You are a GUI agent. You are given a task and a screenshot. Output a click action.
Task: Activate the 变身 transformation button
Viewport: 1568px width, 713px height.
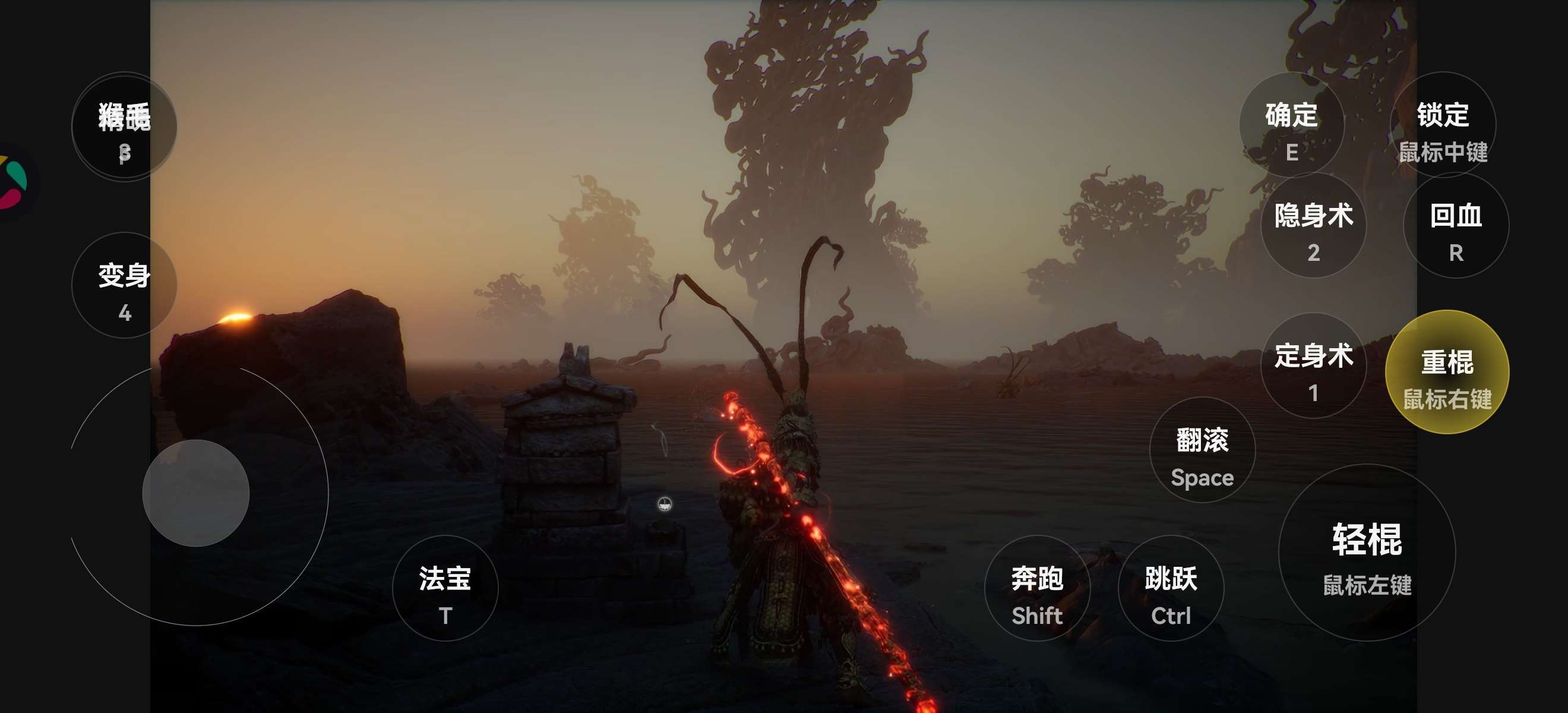point(124,286)
